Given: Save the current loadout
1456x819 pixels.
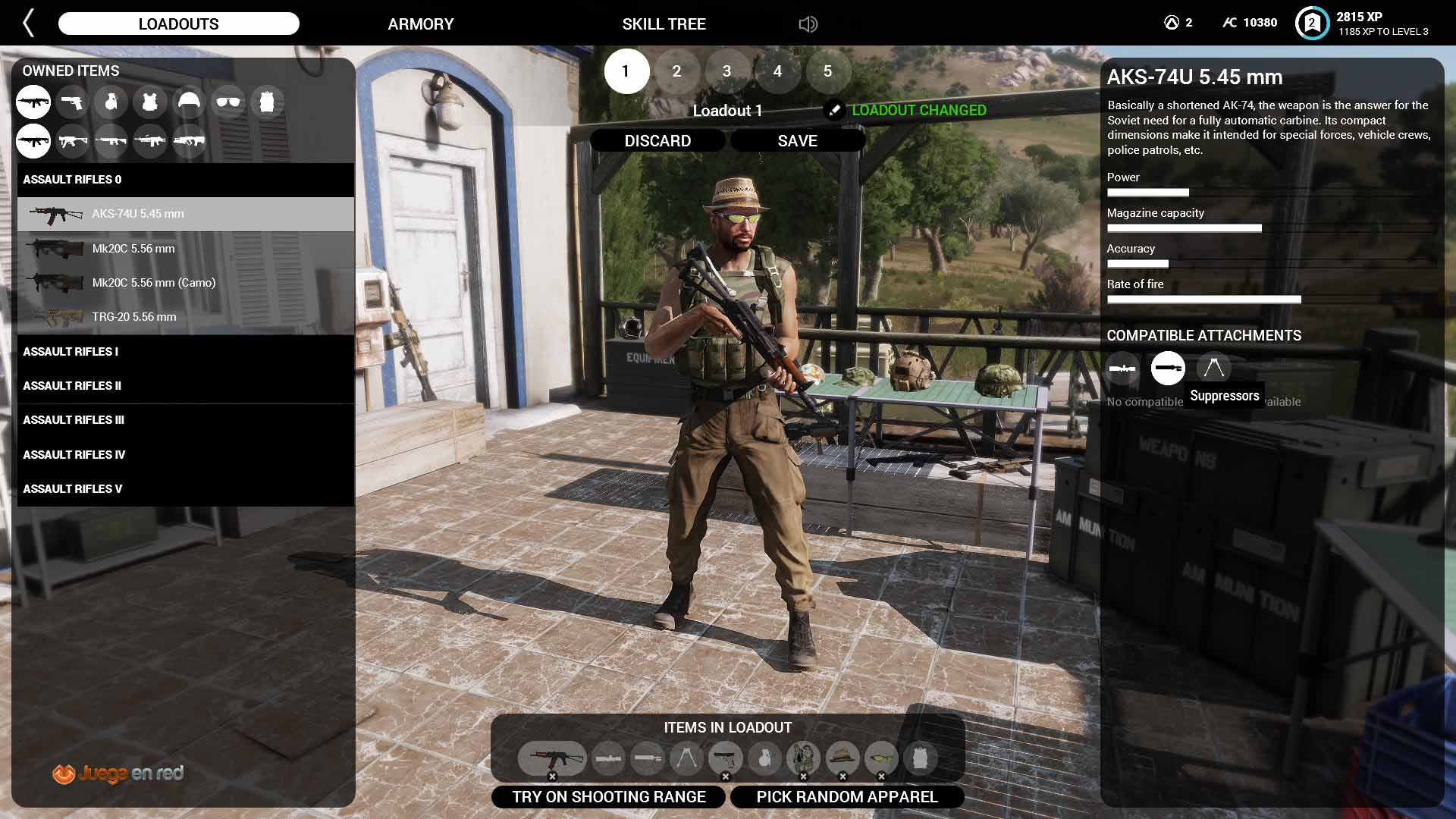Looking at the screenshot, I should click(797, 141).
